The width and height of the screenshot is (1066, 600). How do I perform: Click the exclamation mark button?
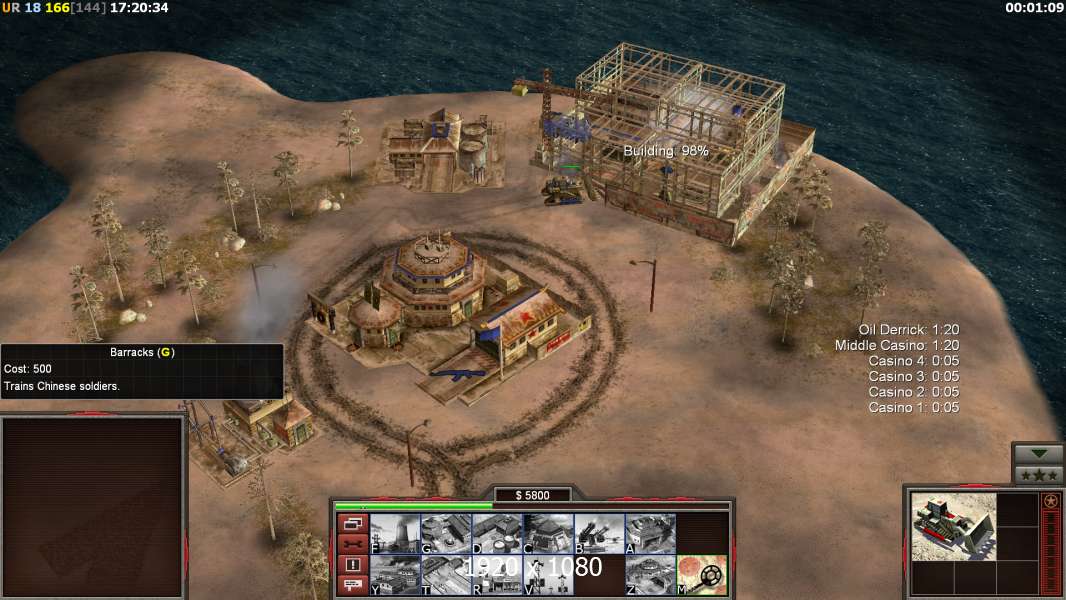[352, 565]
